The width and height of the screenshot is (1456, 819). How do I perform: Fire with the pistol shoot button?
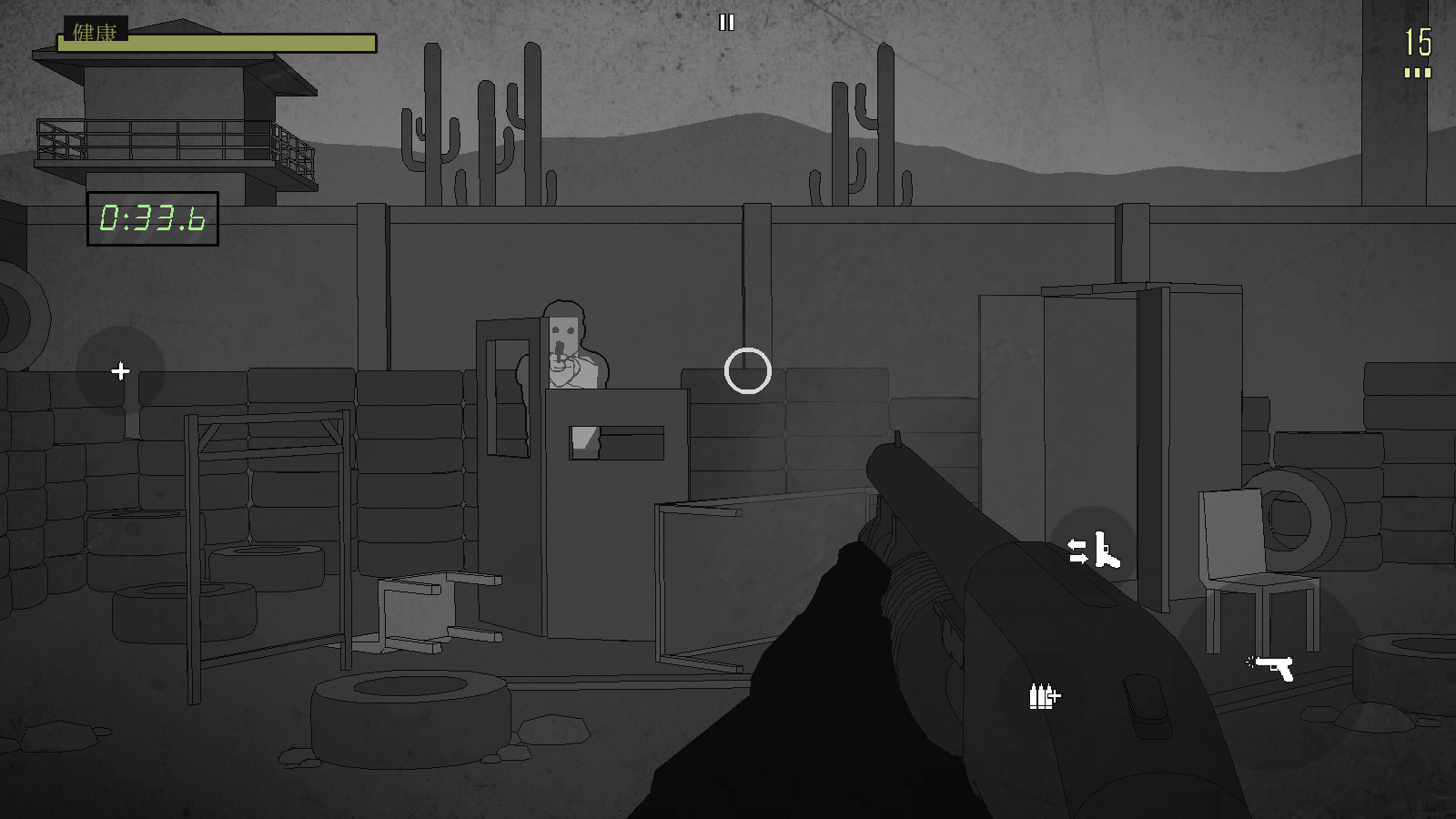(x=1272, y=667)
